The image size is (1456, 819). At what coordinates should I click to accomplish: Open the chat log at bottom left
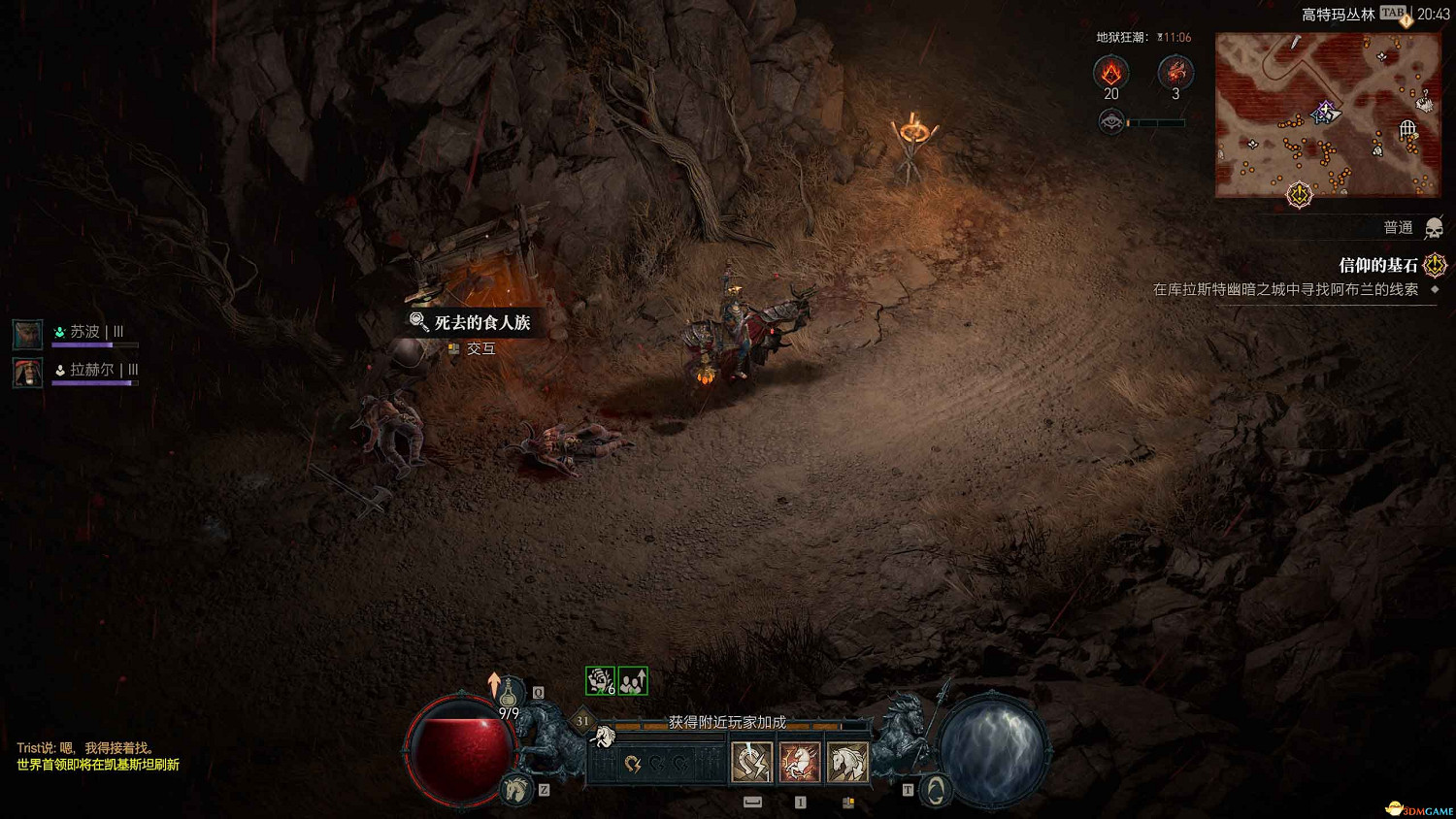[98, 756]
